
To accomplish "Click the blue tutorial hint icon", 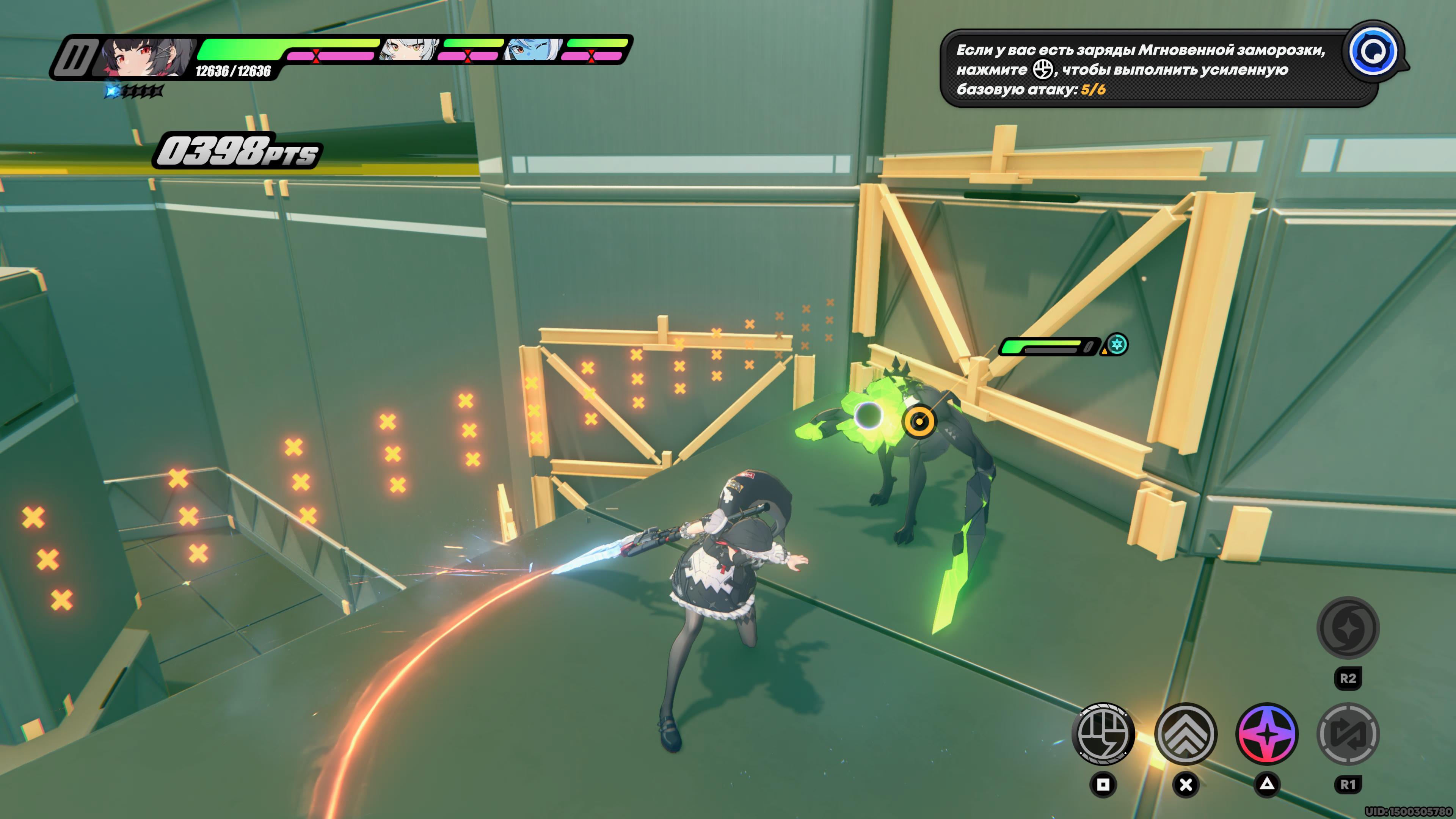I will tap(1373, 52).
